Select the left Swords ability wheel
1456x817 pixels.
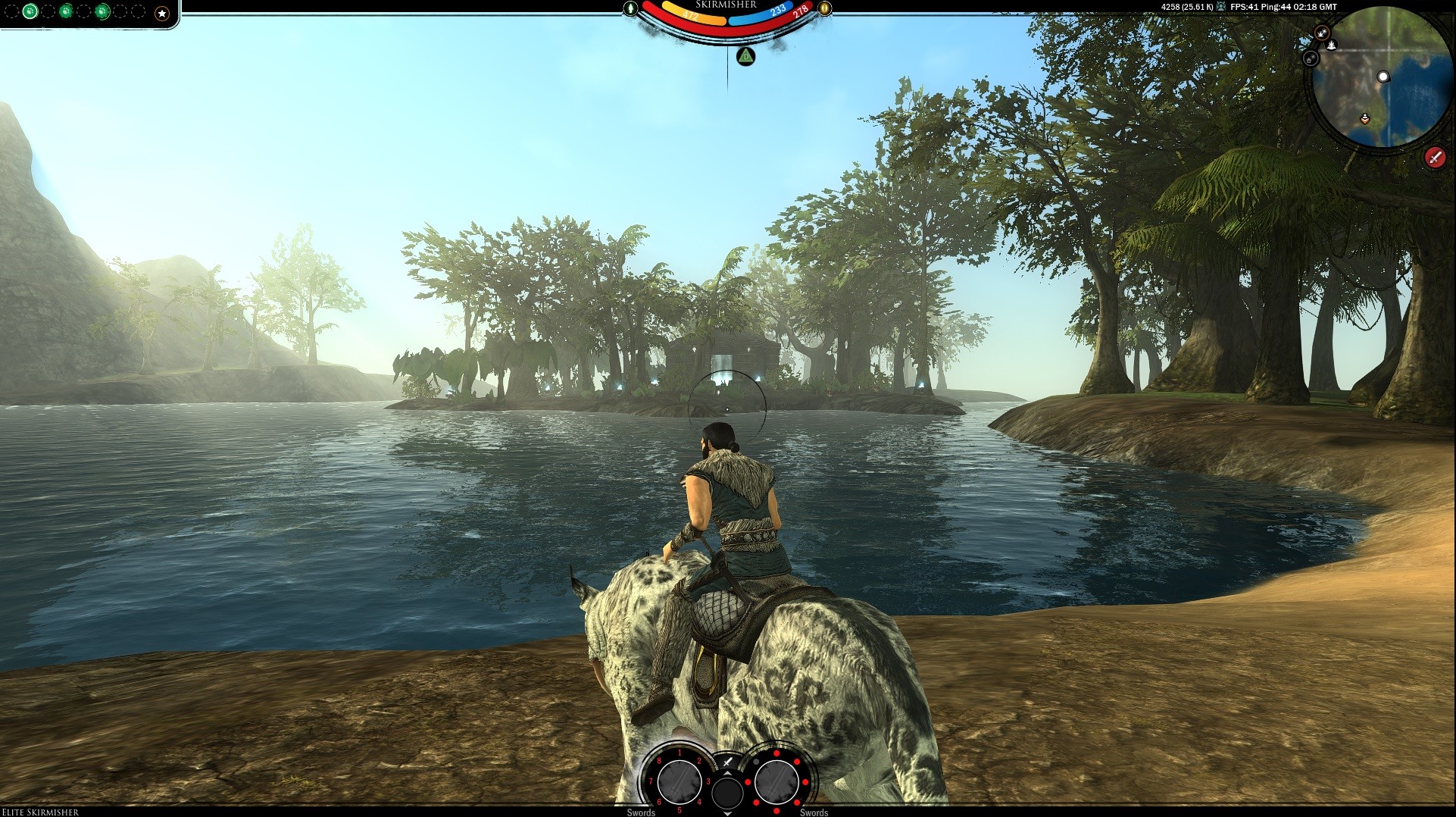[x=679, y=781]
